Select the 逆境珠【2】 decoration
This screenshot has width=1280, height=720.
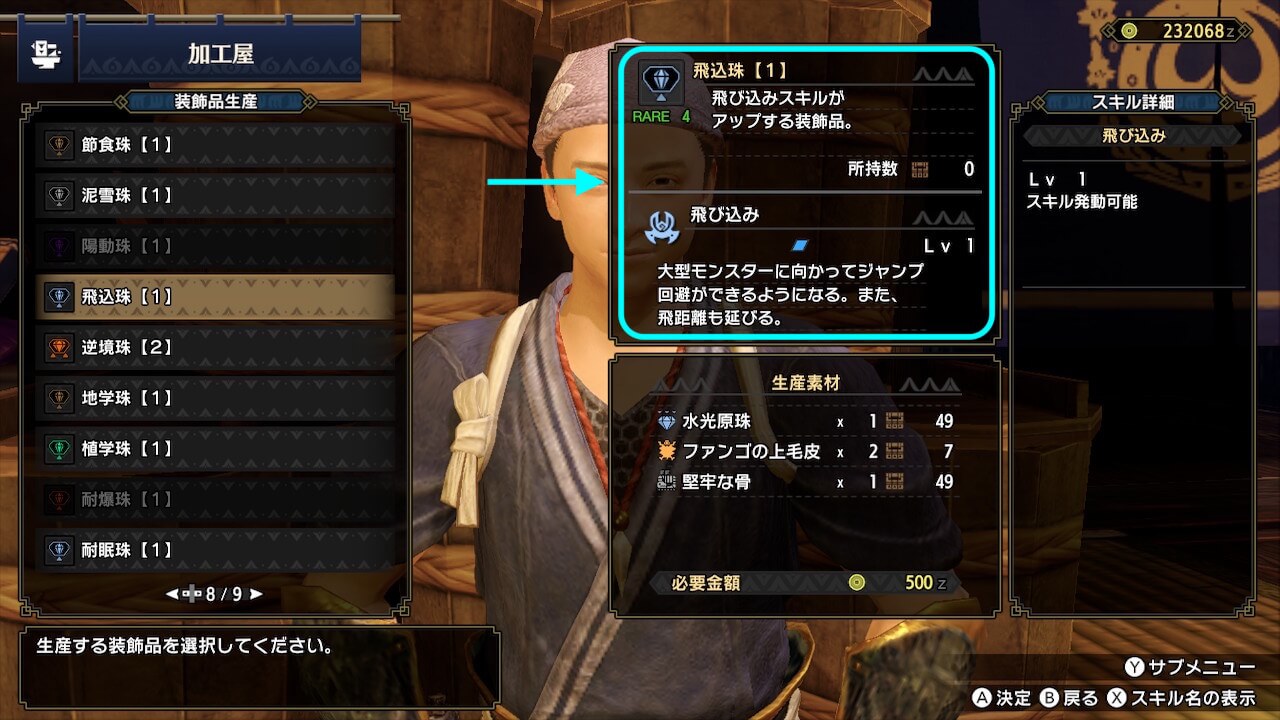point(215,348)
